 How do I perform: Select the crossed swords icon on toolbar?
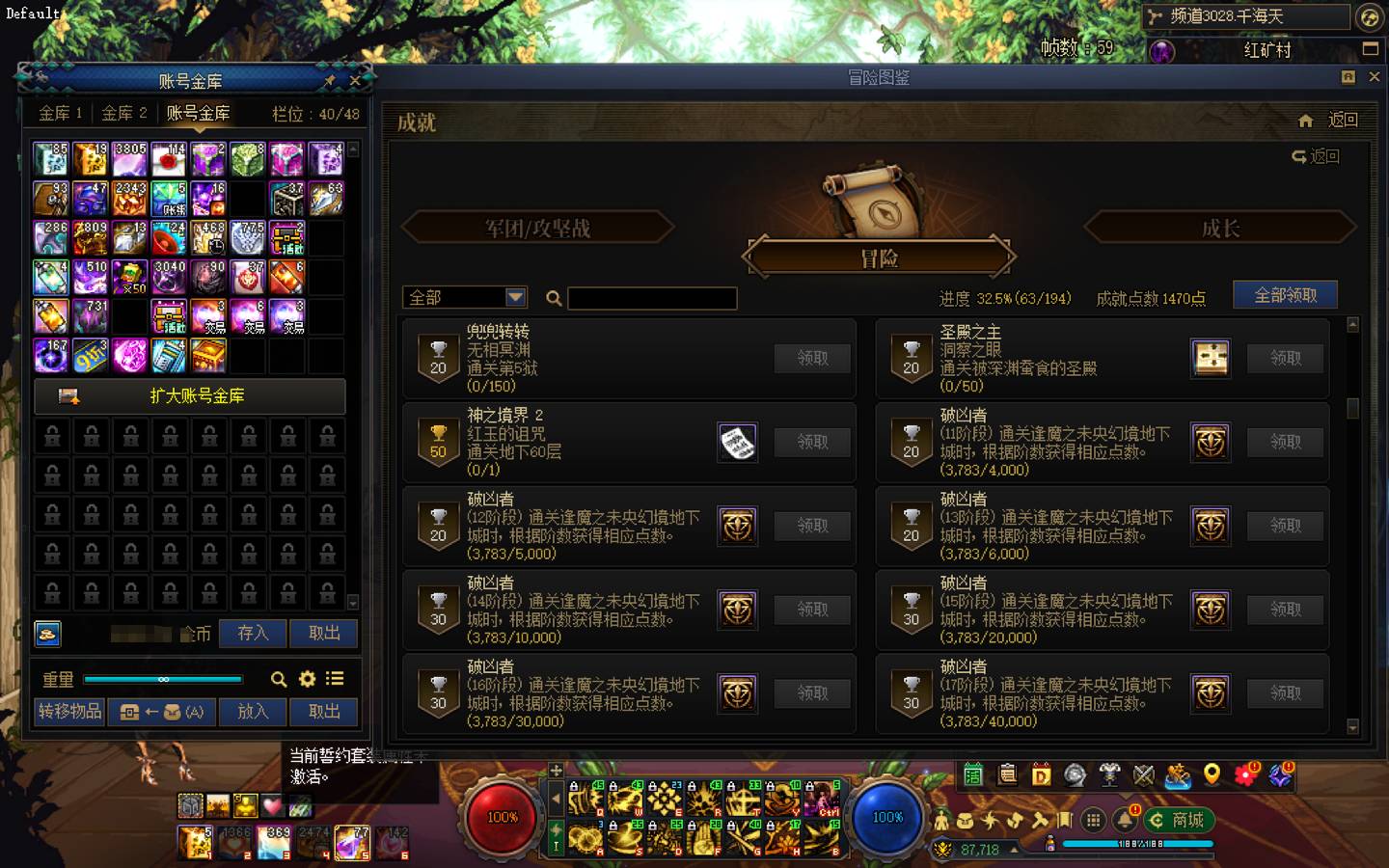click(x=1143, y=774)
